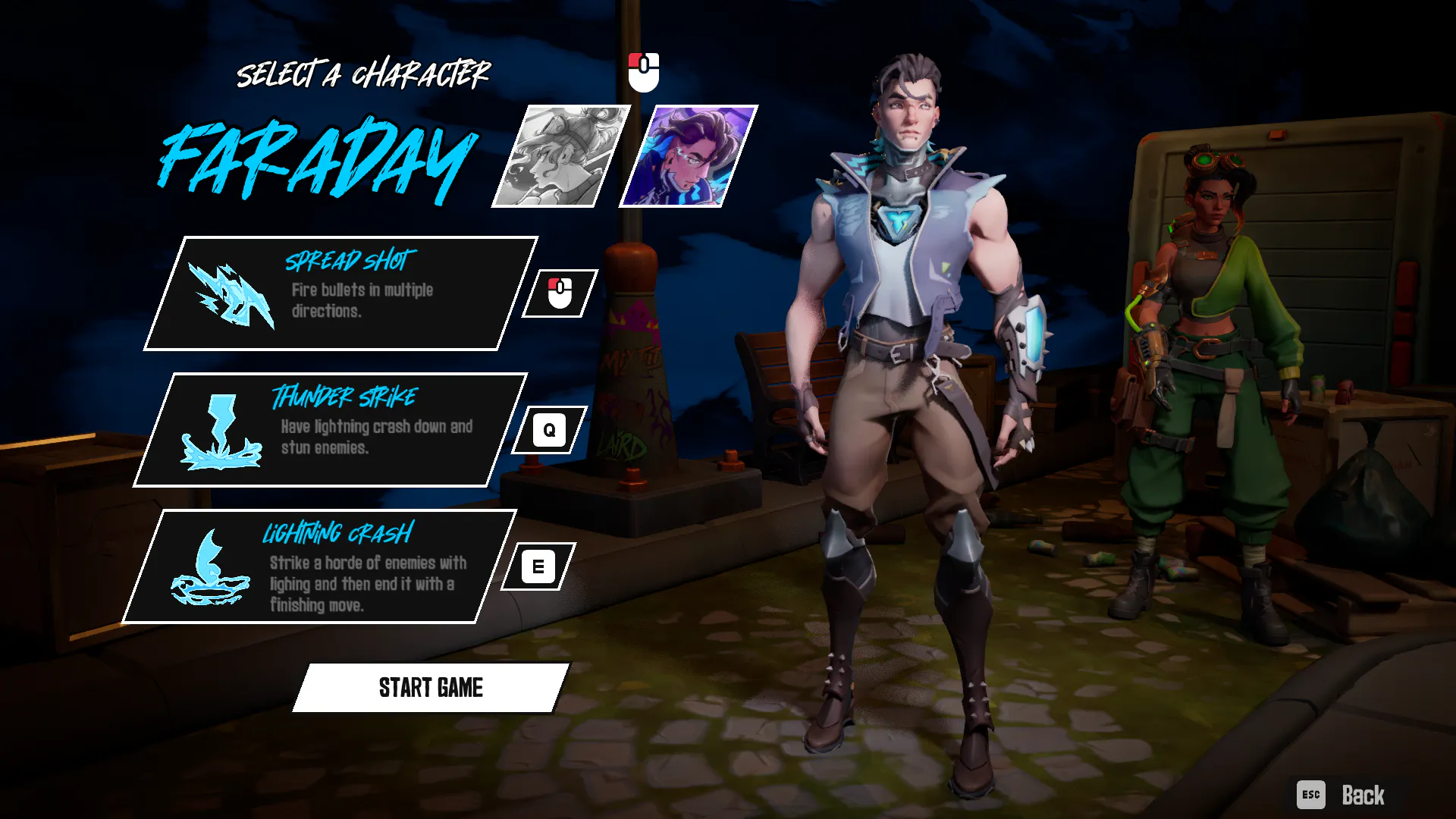
Task: Start the game with Faraday
Action: click(x=430, y=688)
